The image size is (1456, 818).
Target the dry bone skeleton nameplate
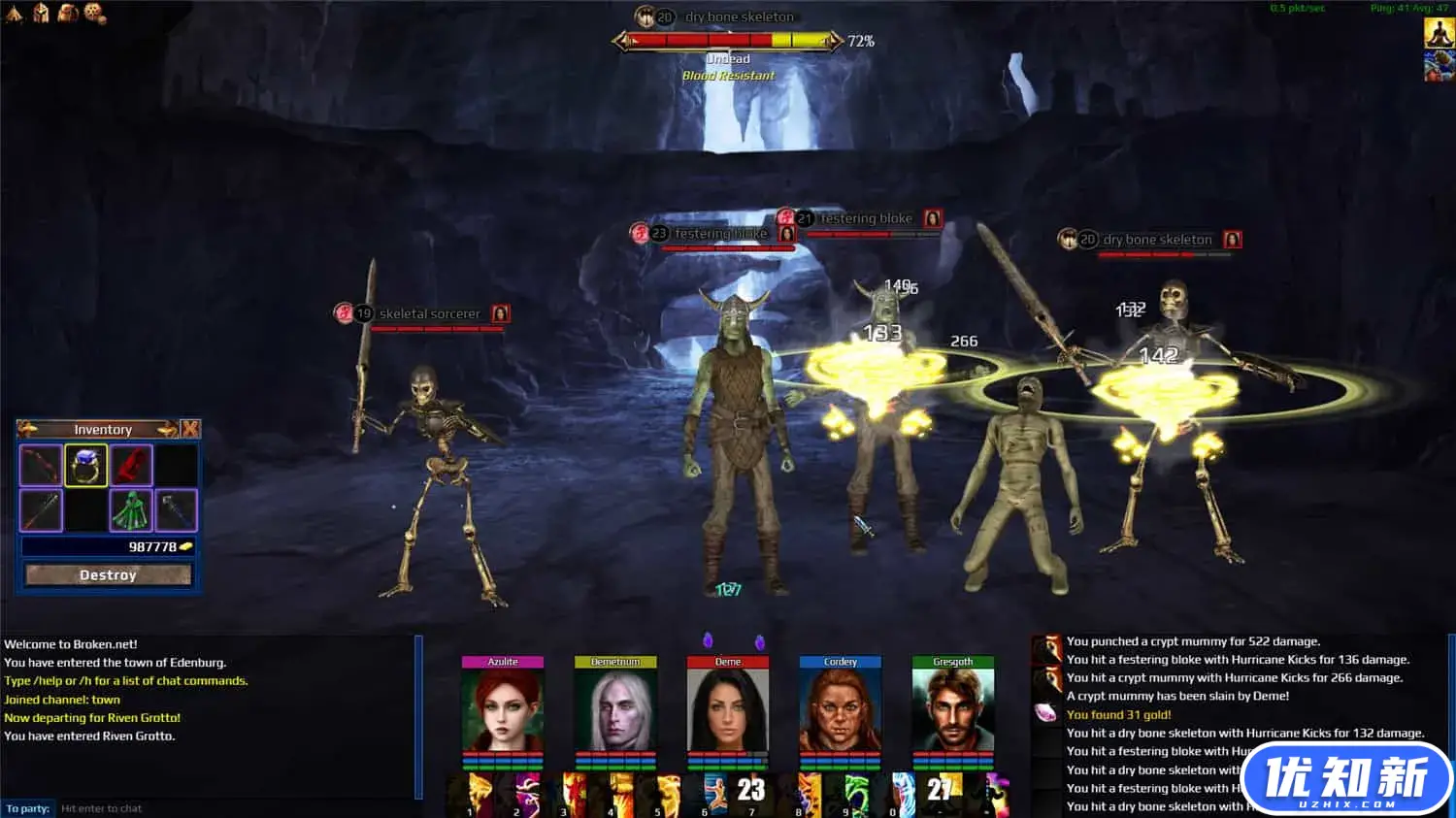click(x=1157, y=240)
